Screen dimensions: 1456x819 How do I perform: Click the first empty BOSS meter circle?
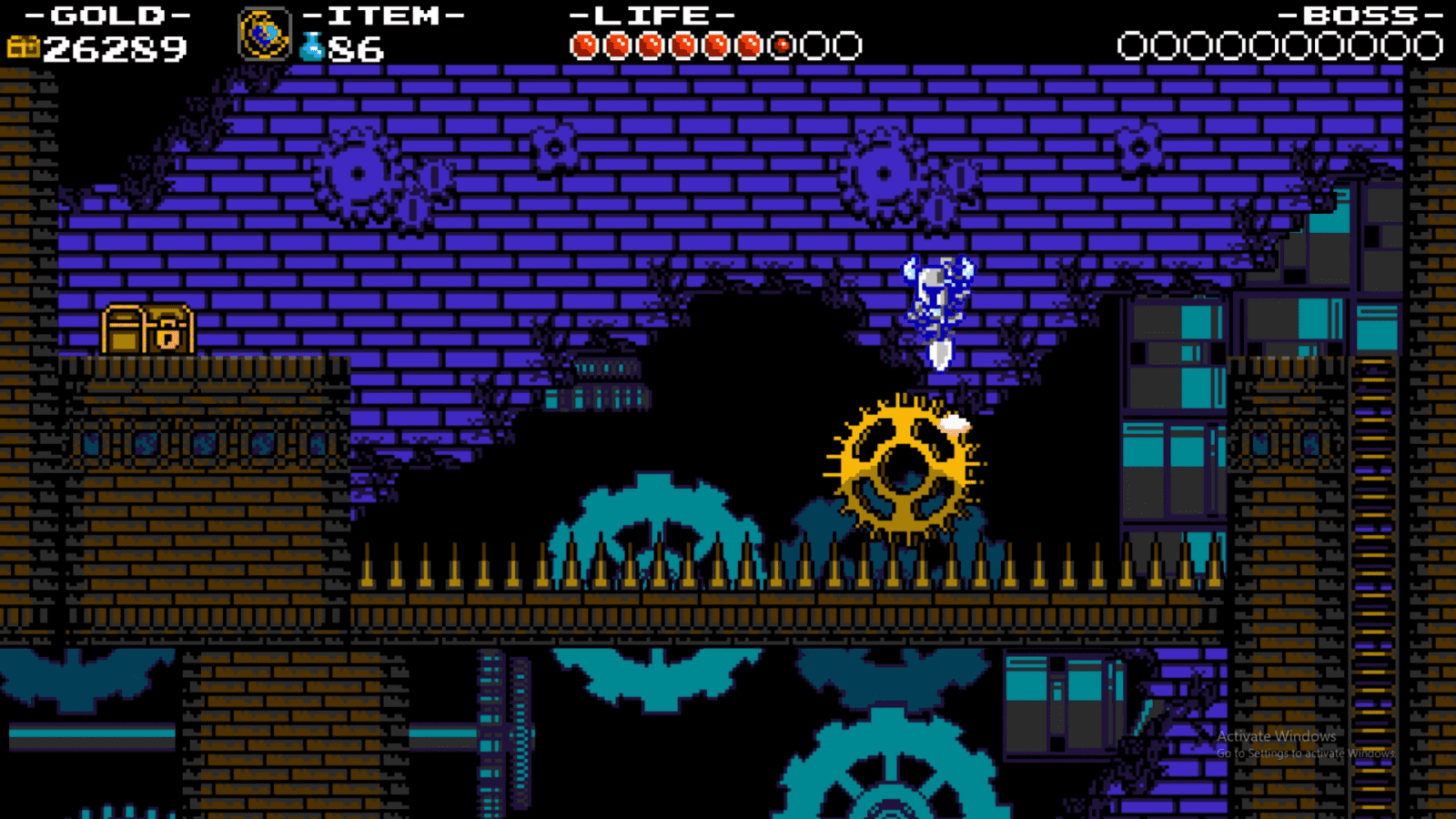pos(1133,41)
